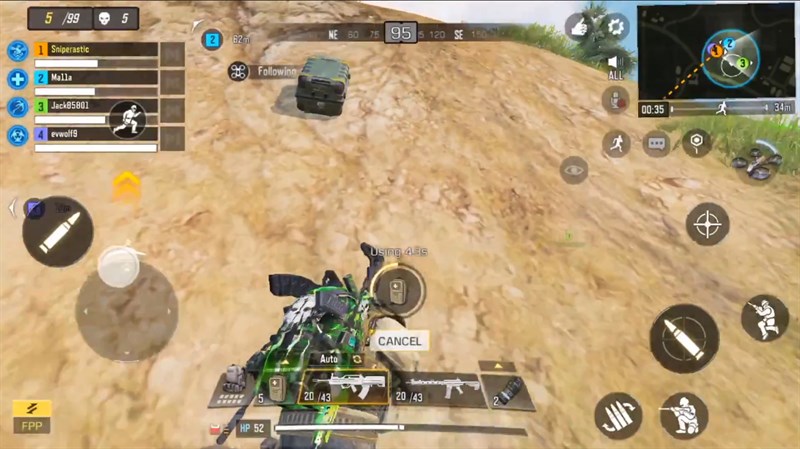
Task: Open the quick chat message bubble
Action: [656, 144]
